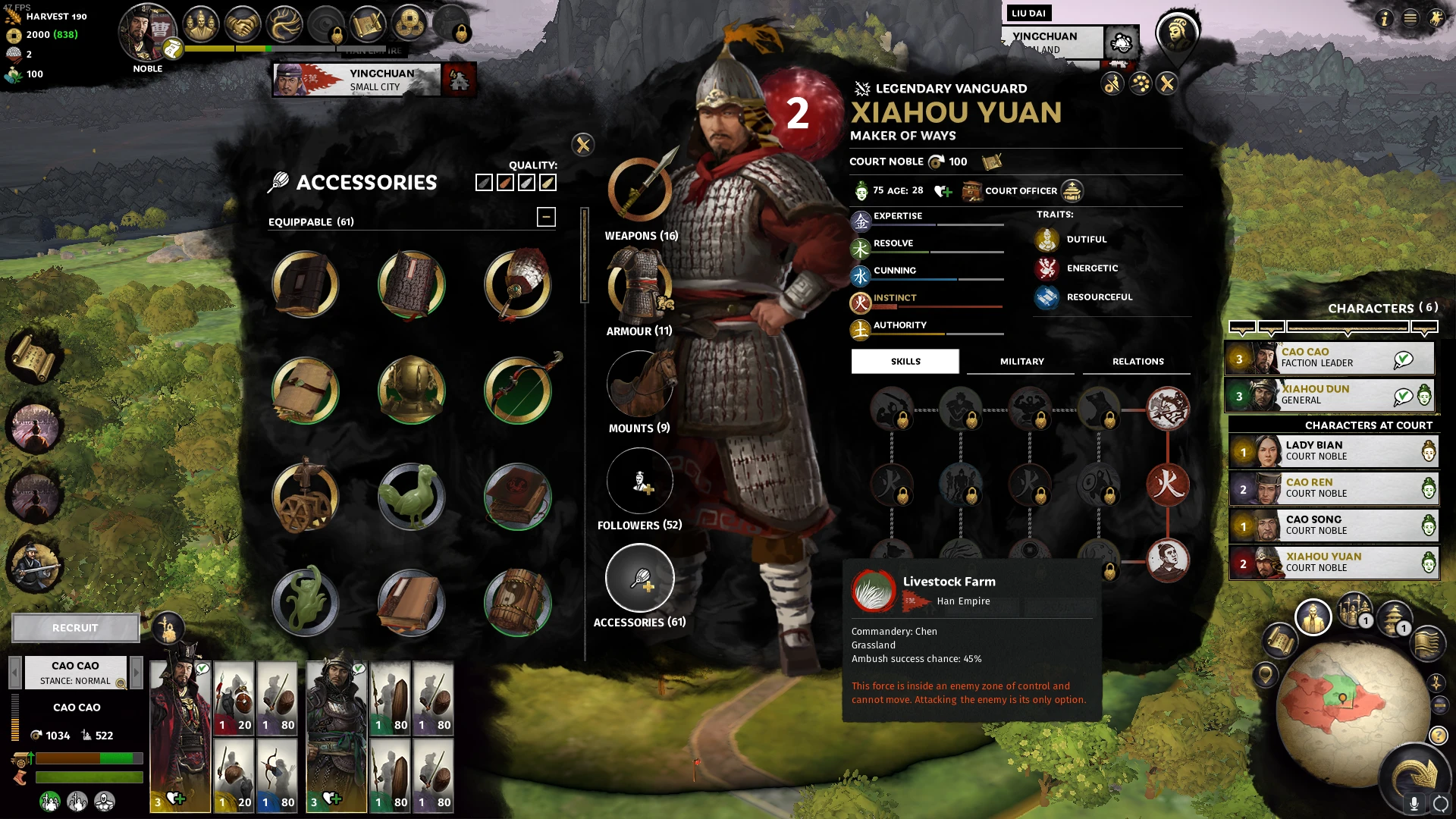Image resolution: width=1456 pixels, height=819 pixels.
Task: Open the Armour equipment category
Action: point(639,285)
